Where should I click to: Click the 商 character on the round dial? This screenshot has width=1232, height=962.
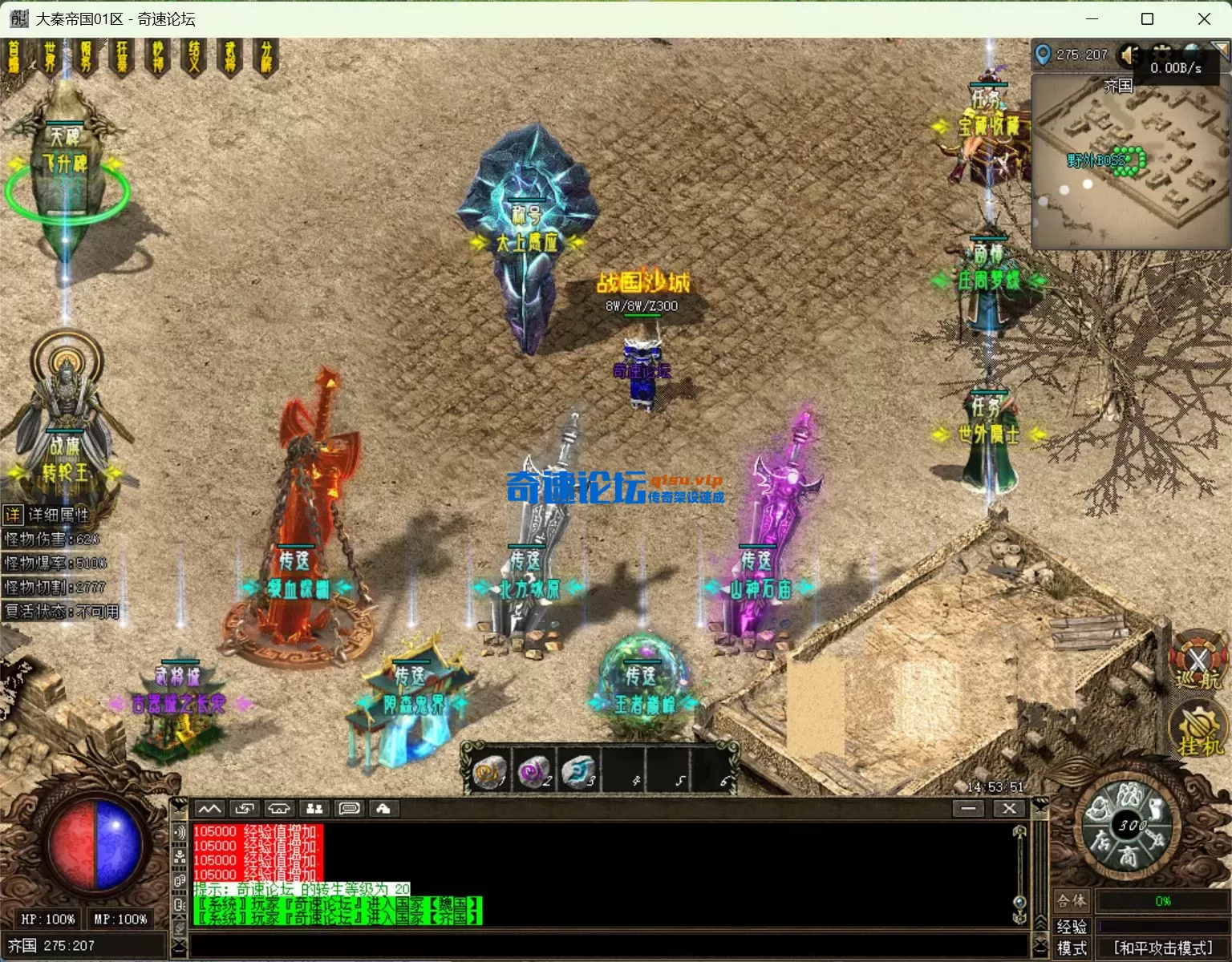pyautogui.click(x=1127, y=856)
